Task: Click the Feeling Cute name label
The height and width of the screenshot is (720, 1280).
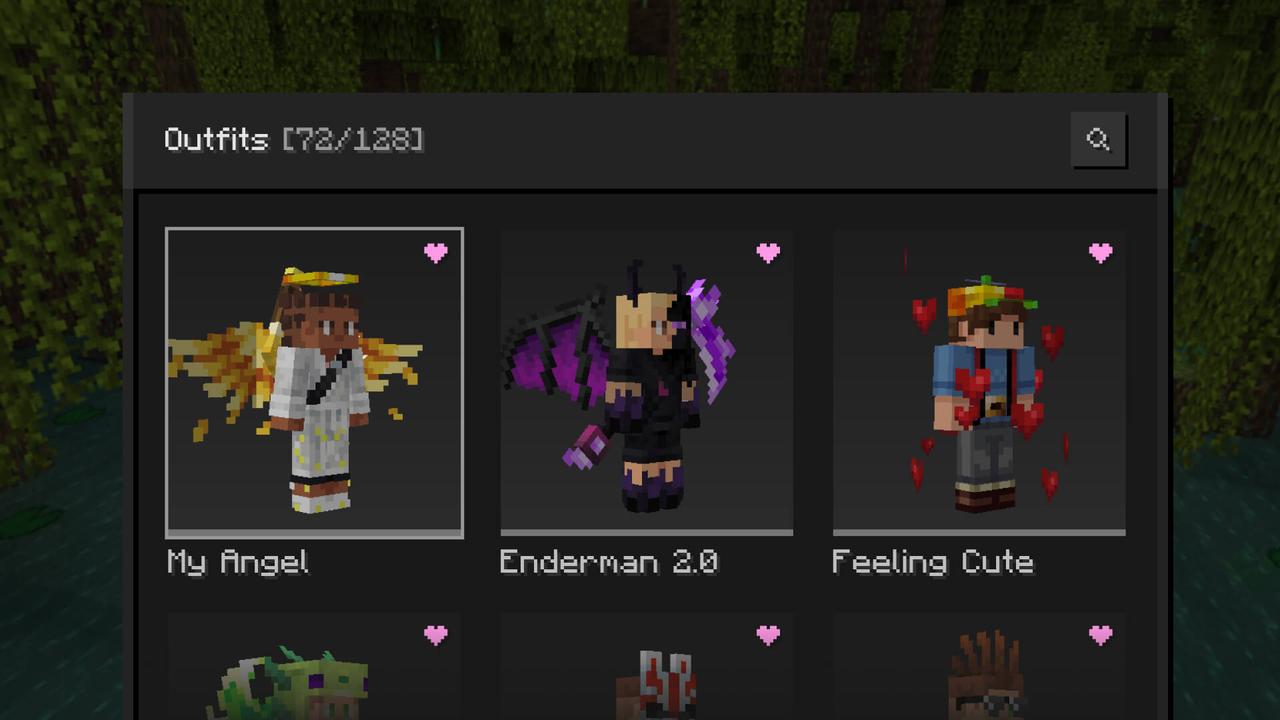Action: pos(932,563)
